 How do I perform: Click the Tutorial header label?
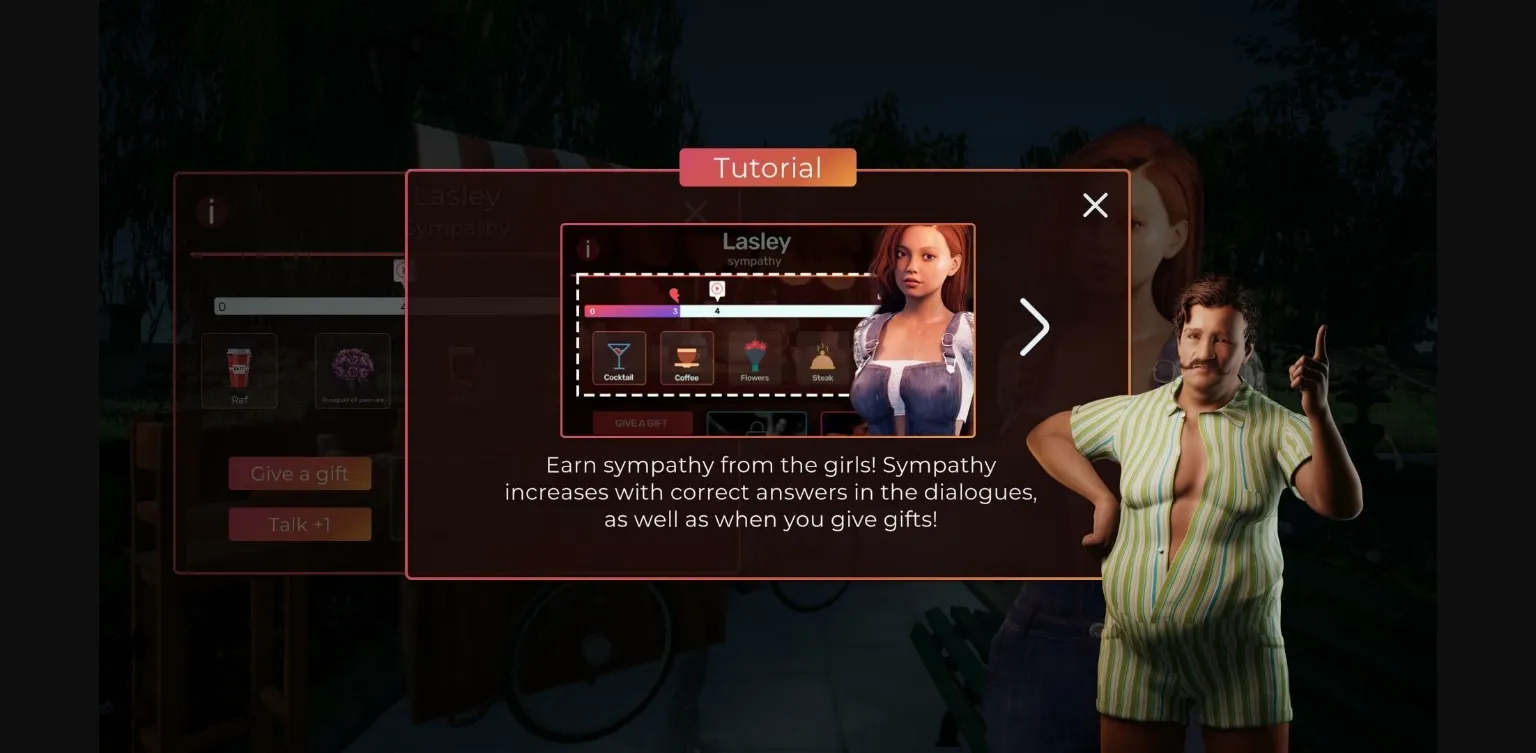click(767, 167)
